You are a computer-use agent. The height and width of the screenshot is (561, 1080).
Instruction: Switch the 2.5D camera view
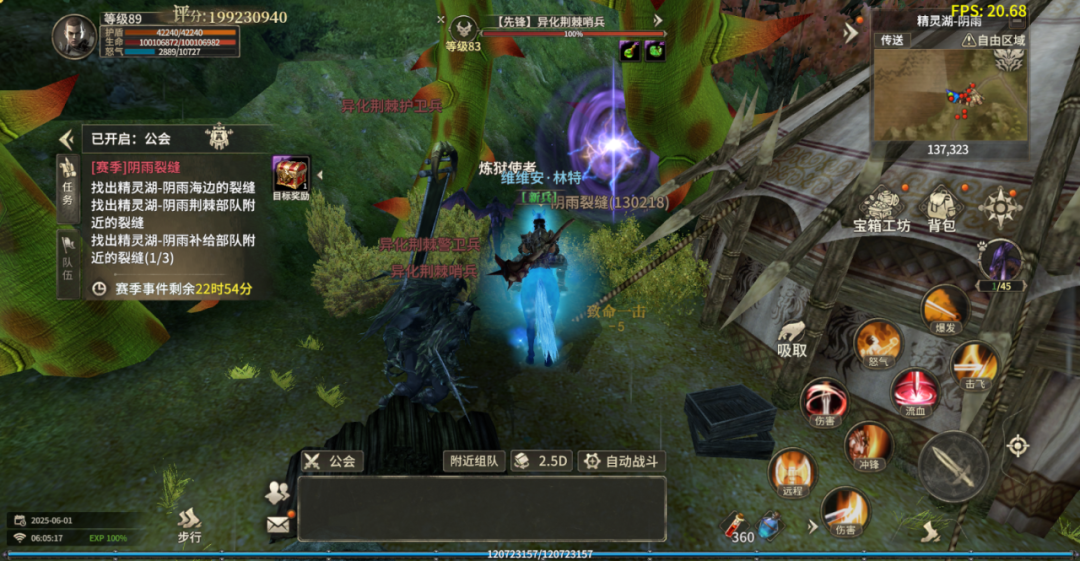(x=541, y=461)
